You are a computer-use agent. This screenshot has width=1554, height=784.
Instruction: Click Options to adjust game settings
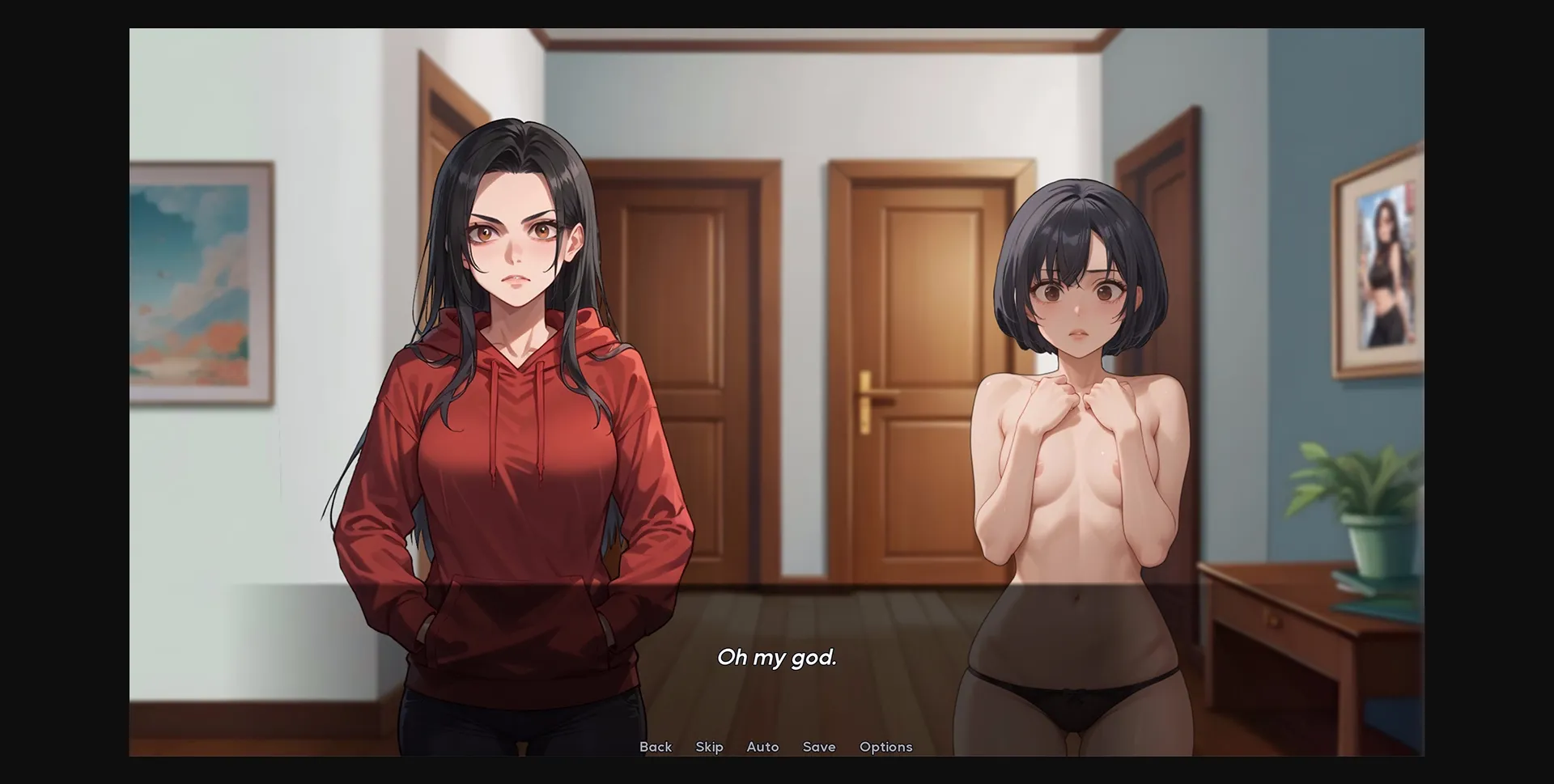886,747
